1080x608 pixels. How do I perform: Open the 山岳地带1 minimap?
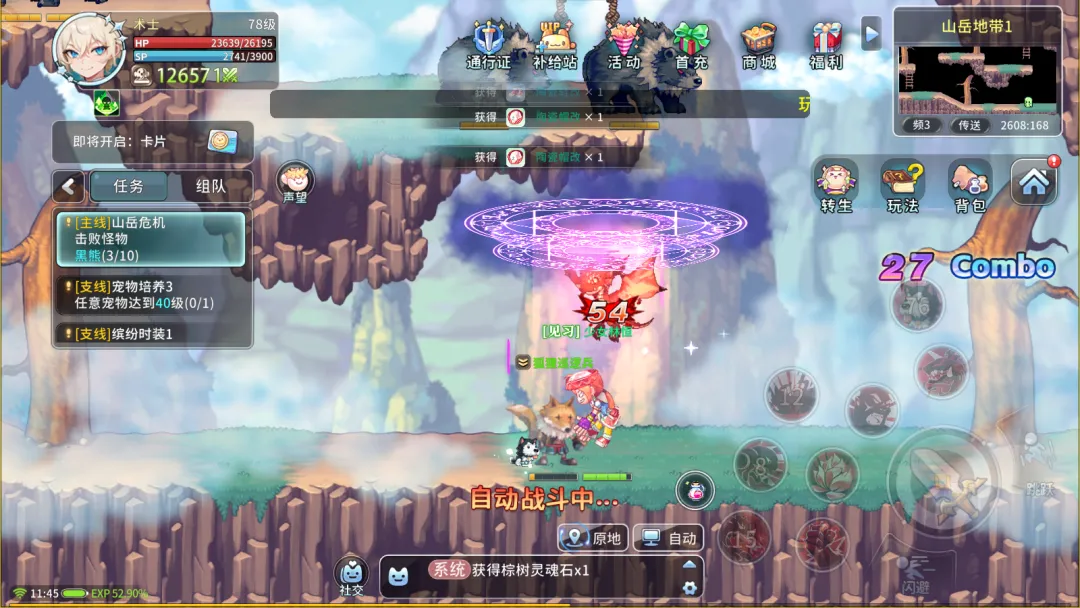click(x=977, y=79)
